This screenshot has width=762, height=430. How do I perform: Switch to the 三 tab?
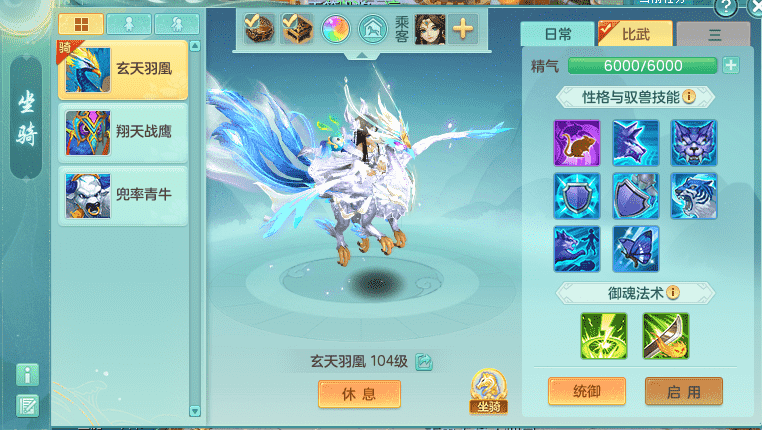coord(713,34)
